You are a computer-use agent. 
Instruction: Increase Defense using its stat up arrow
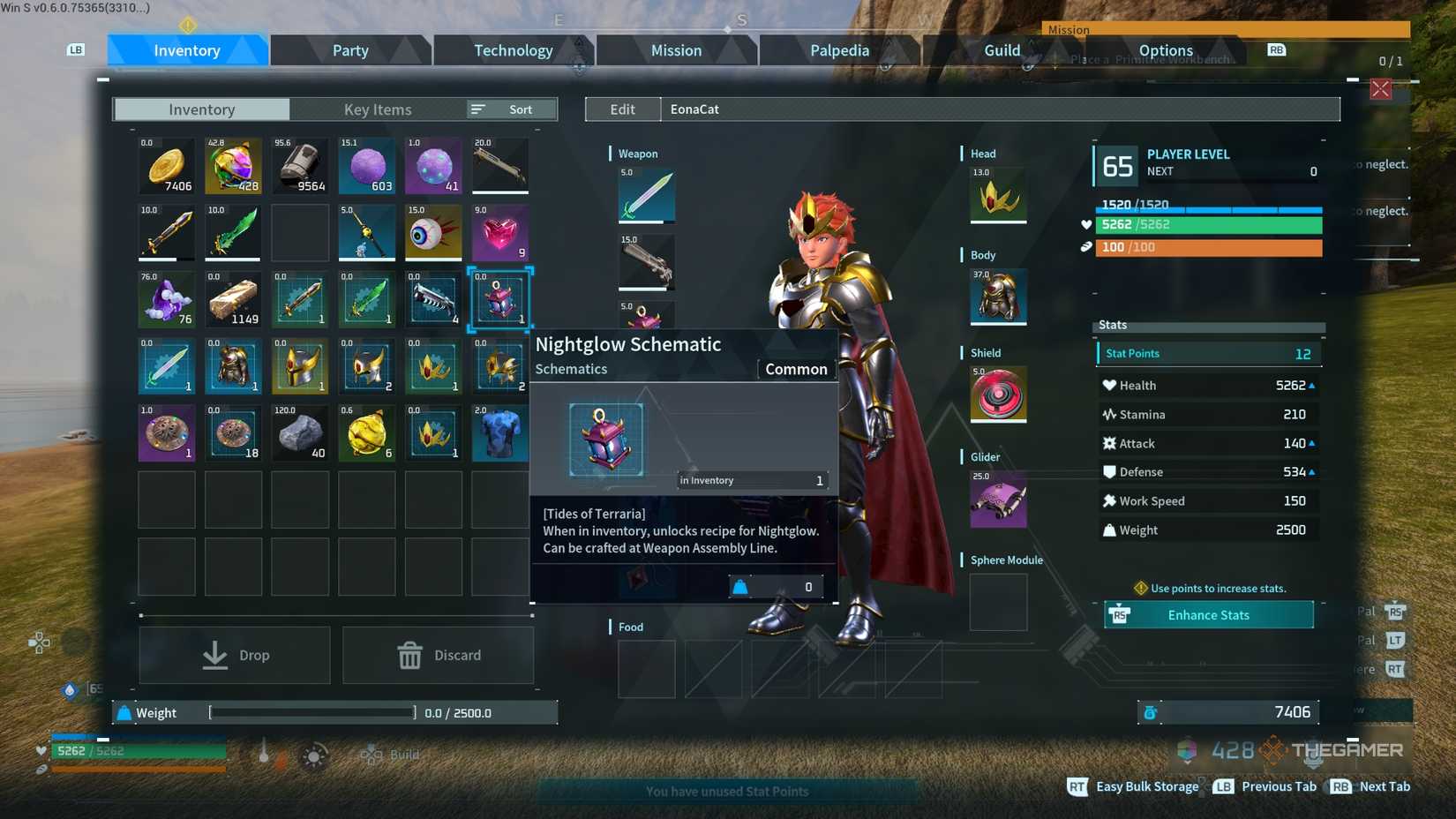pos(1312,471)
